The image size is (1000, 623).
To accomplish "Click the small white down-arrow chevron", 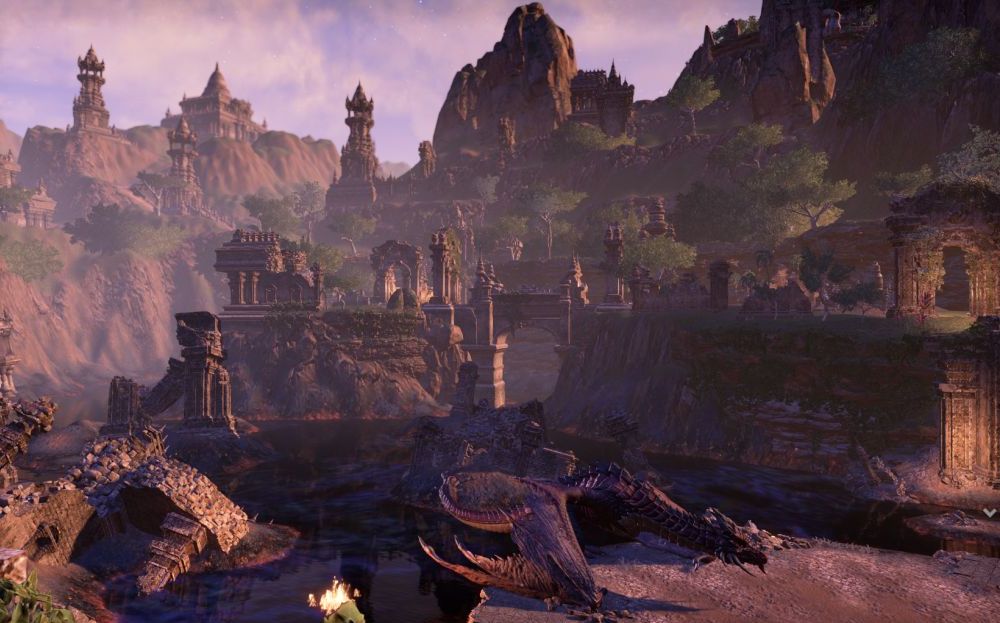I will tap(989, 512).
